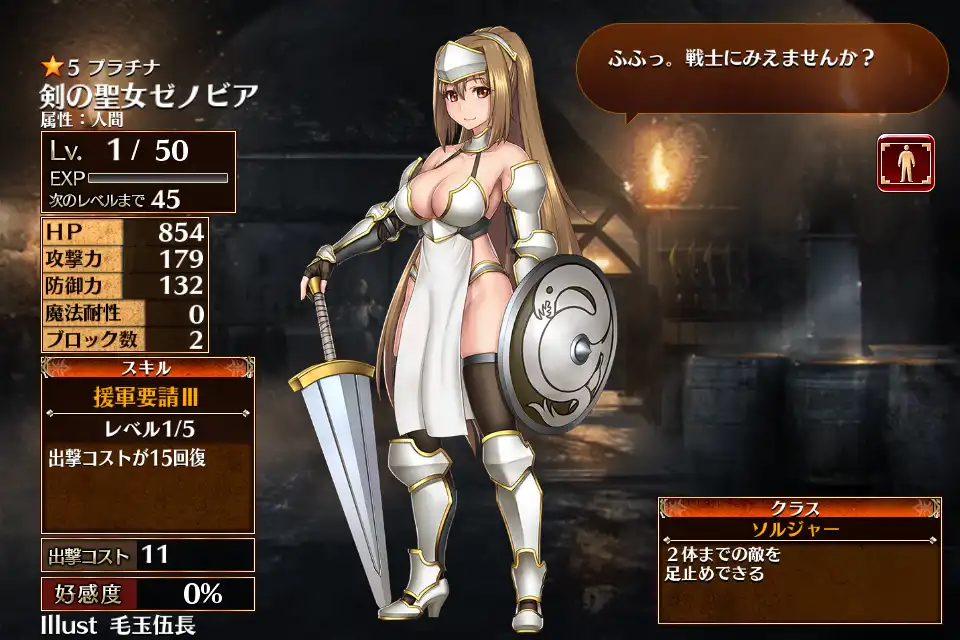Select the 援軍要請III skill panel
Image resolution: width=960 pixels, height=640 pixels.
[147, 397]
